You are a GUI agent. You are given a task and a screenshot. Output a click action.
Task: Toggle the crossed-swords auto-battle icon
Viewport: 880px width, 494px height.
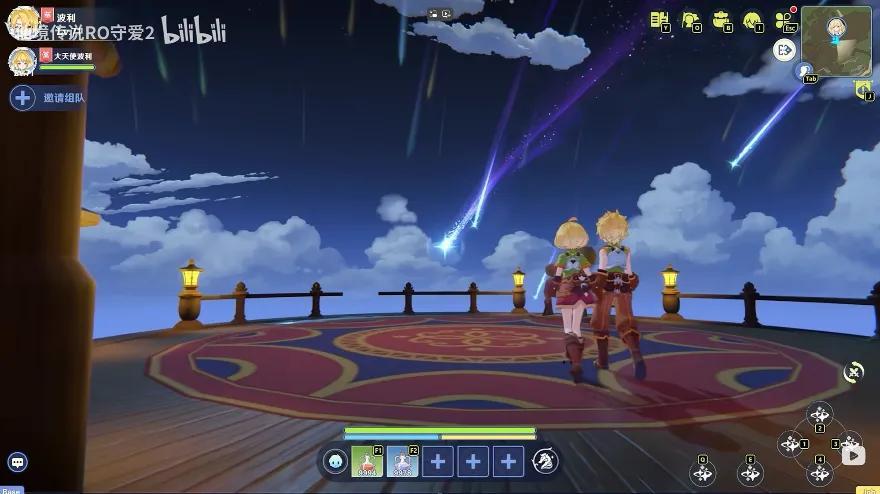(x=854, y=371)
